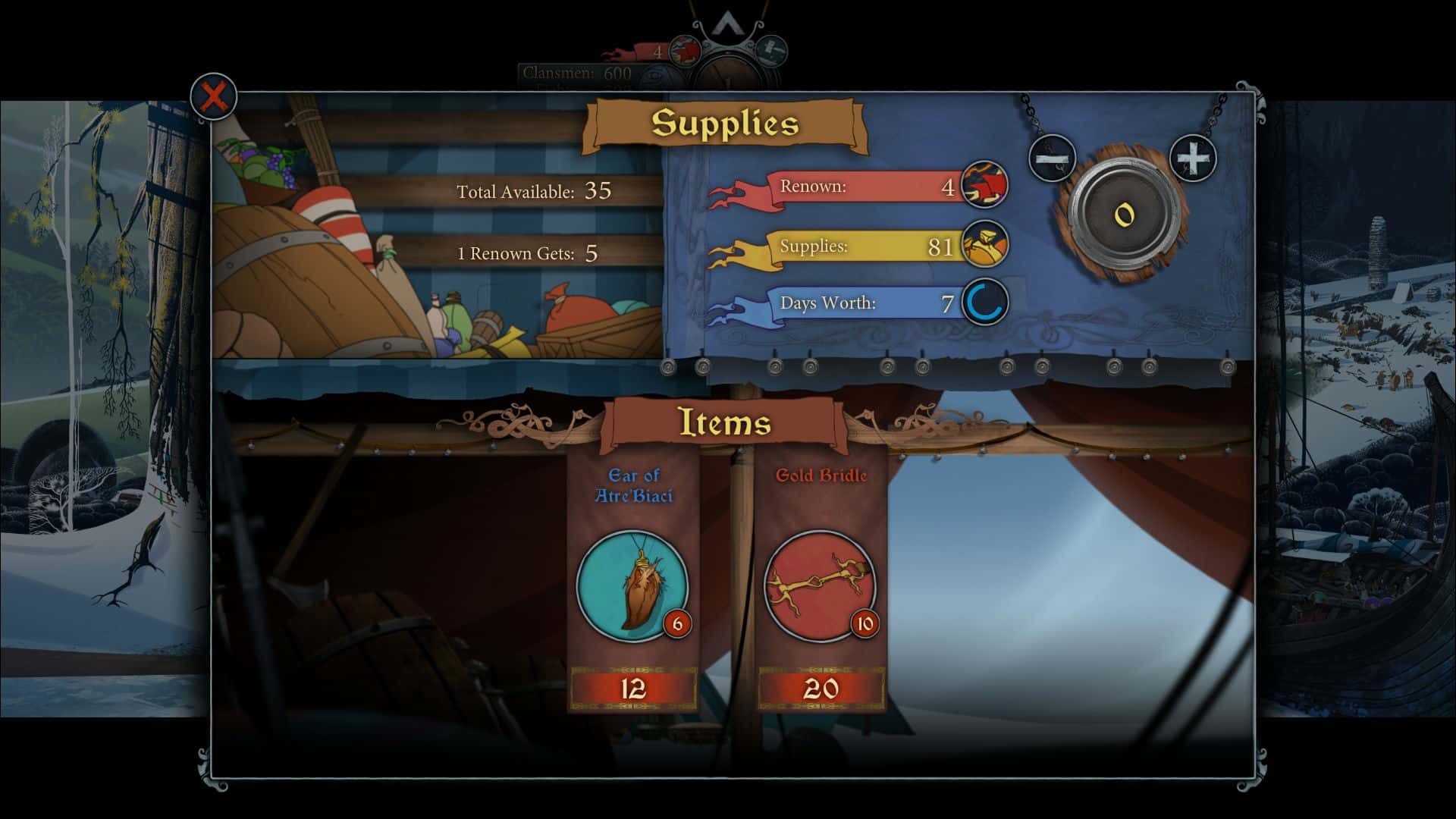The image size is (1456, 819).
Task: Click the Total Available 35 label
Action: click(533, 193)
